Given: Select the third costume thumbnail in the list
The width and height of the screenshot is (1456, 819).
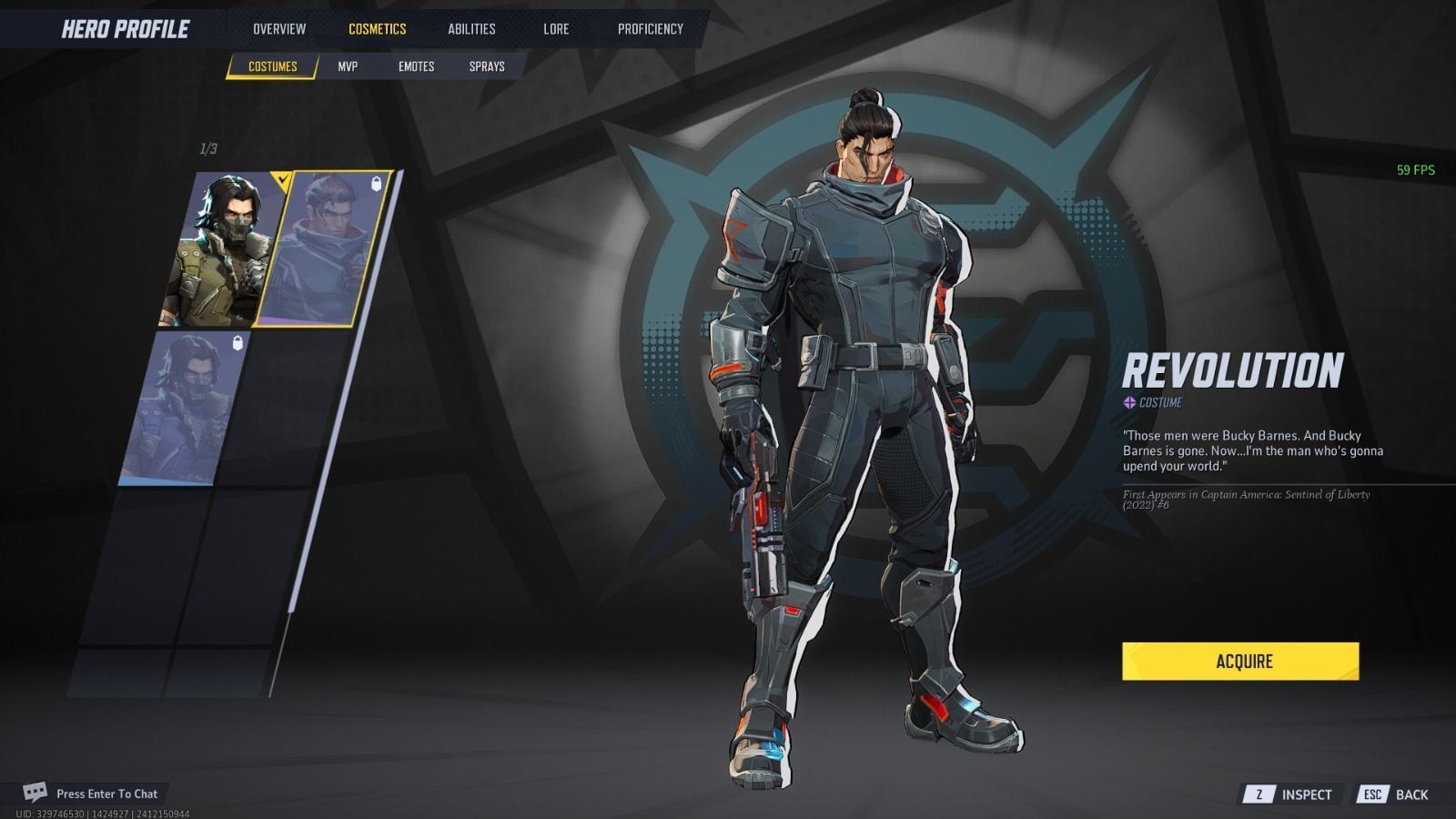Looking at the screenshot, I should click(182, 409).
